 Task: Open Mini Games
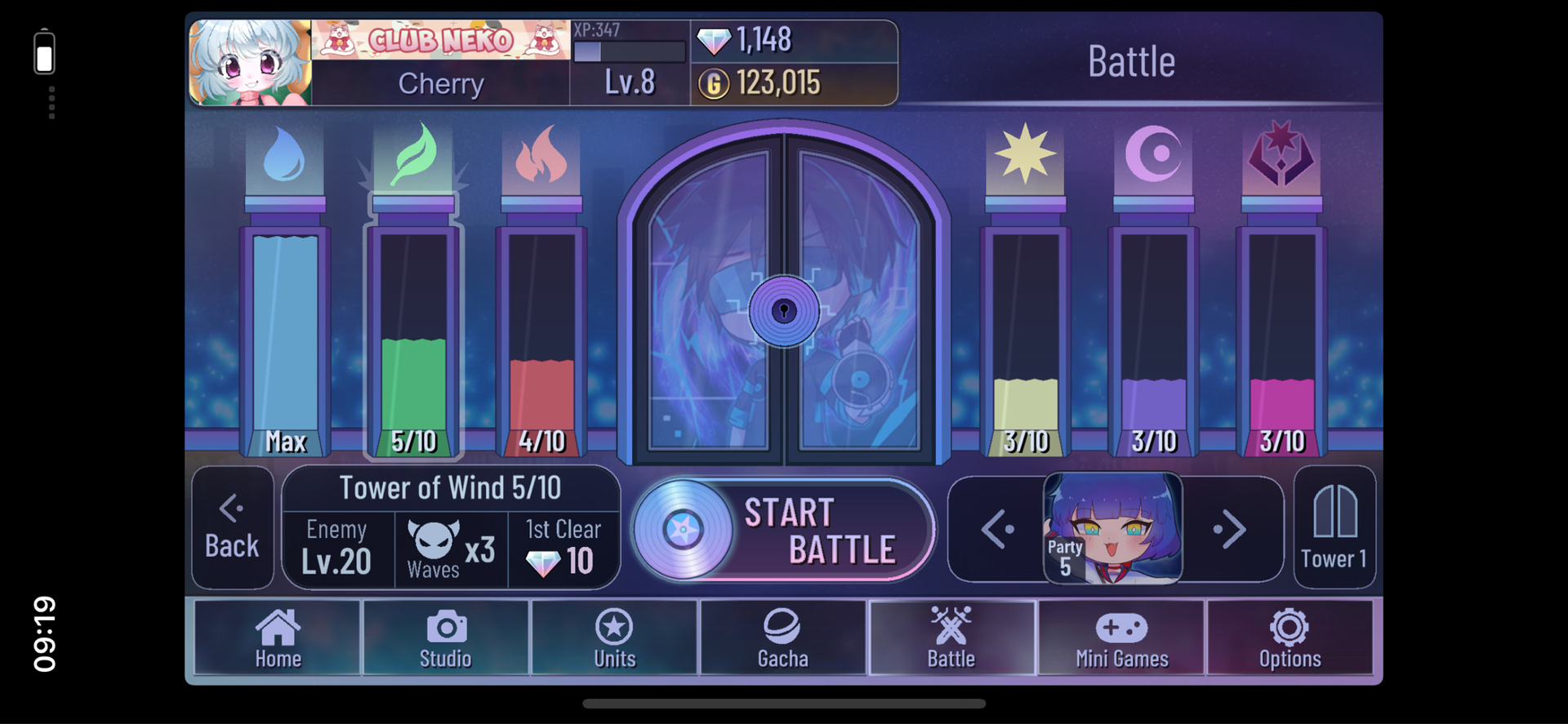click(1121, 638)
